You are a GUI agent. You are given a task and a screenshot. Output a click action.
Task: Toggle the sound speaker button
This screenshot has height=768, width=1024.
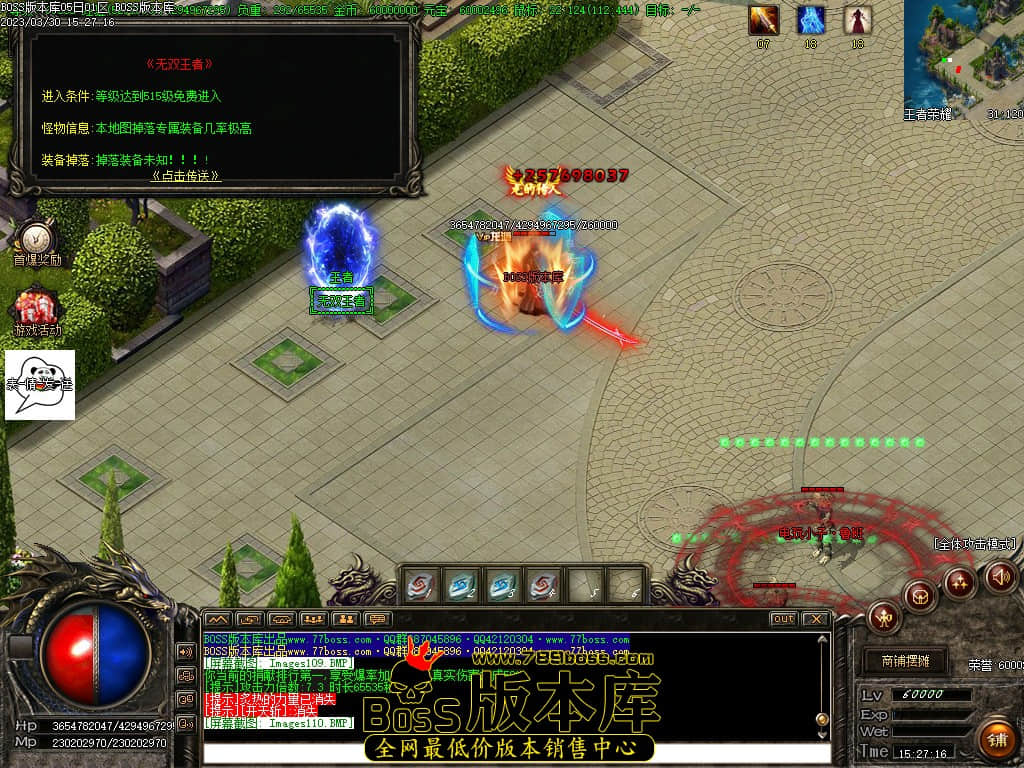point(1001,576)
